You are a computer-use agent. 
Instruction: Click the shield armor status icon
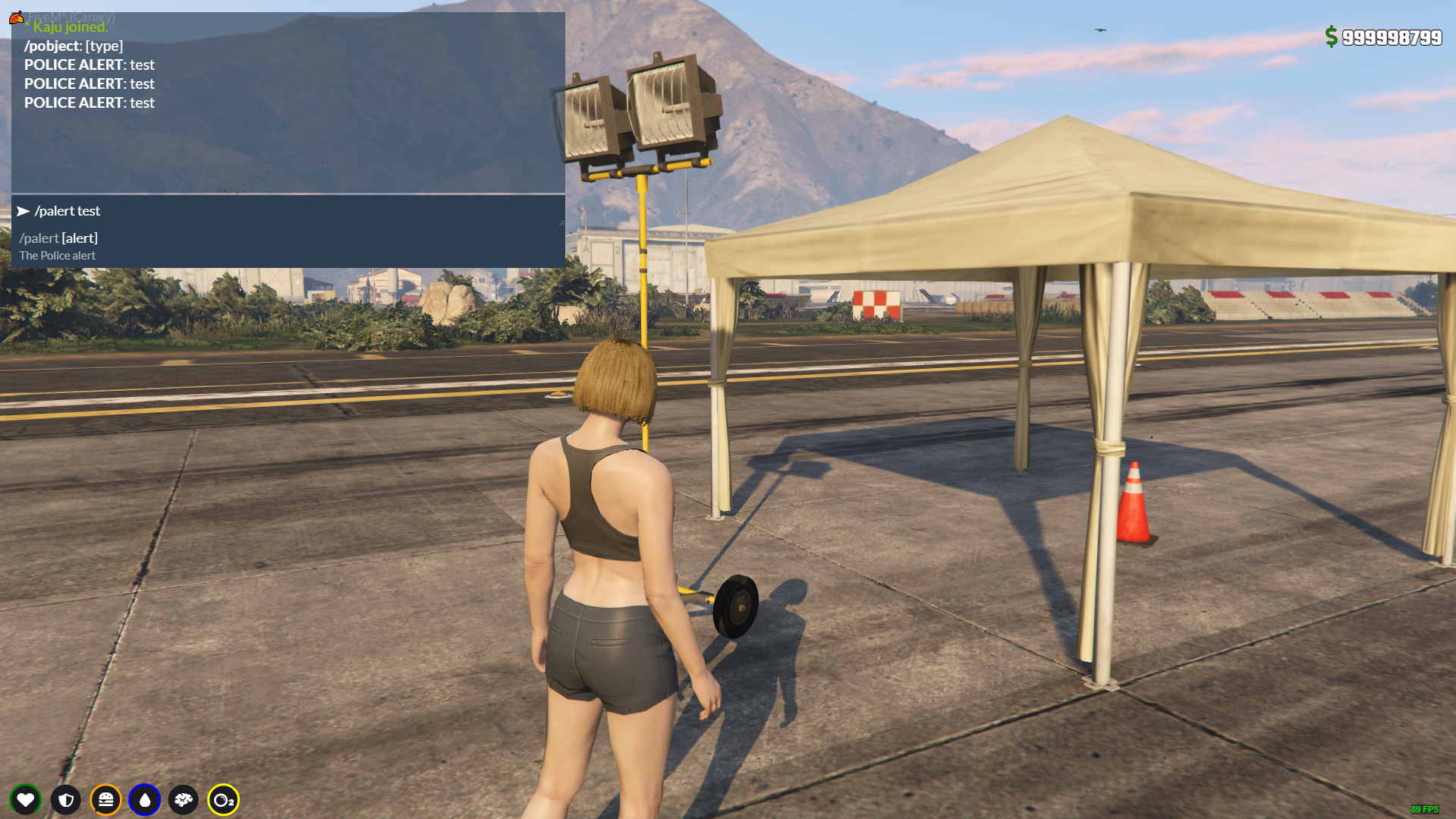pyautogui.click(x=66, y=799)
